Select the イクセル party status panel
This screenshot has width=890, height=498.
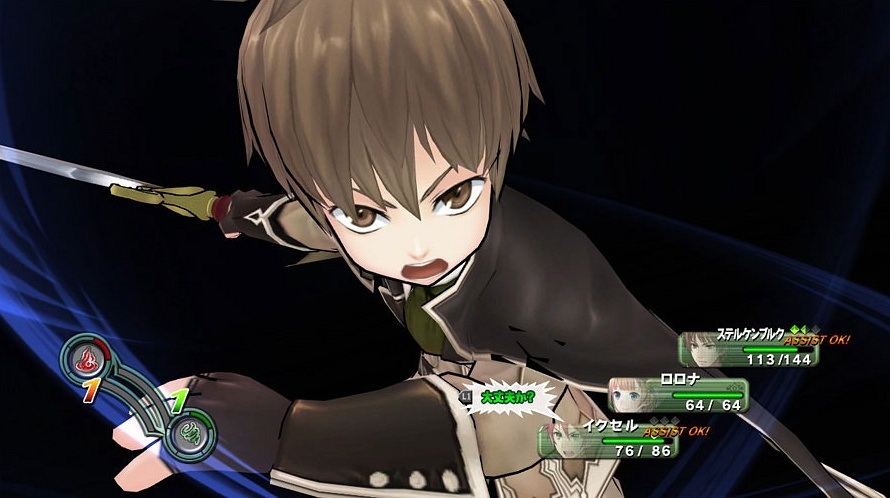coord(609,440)
